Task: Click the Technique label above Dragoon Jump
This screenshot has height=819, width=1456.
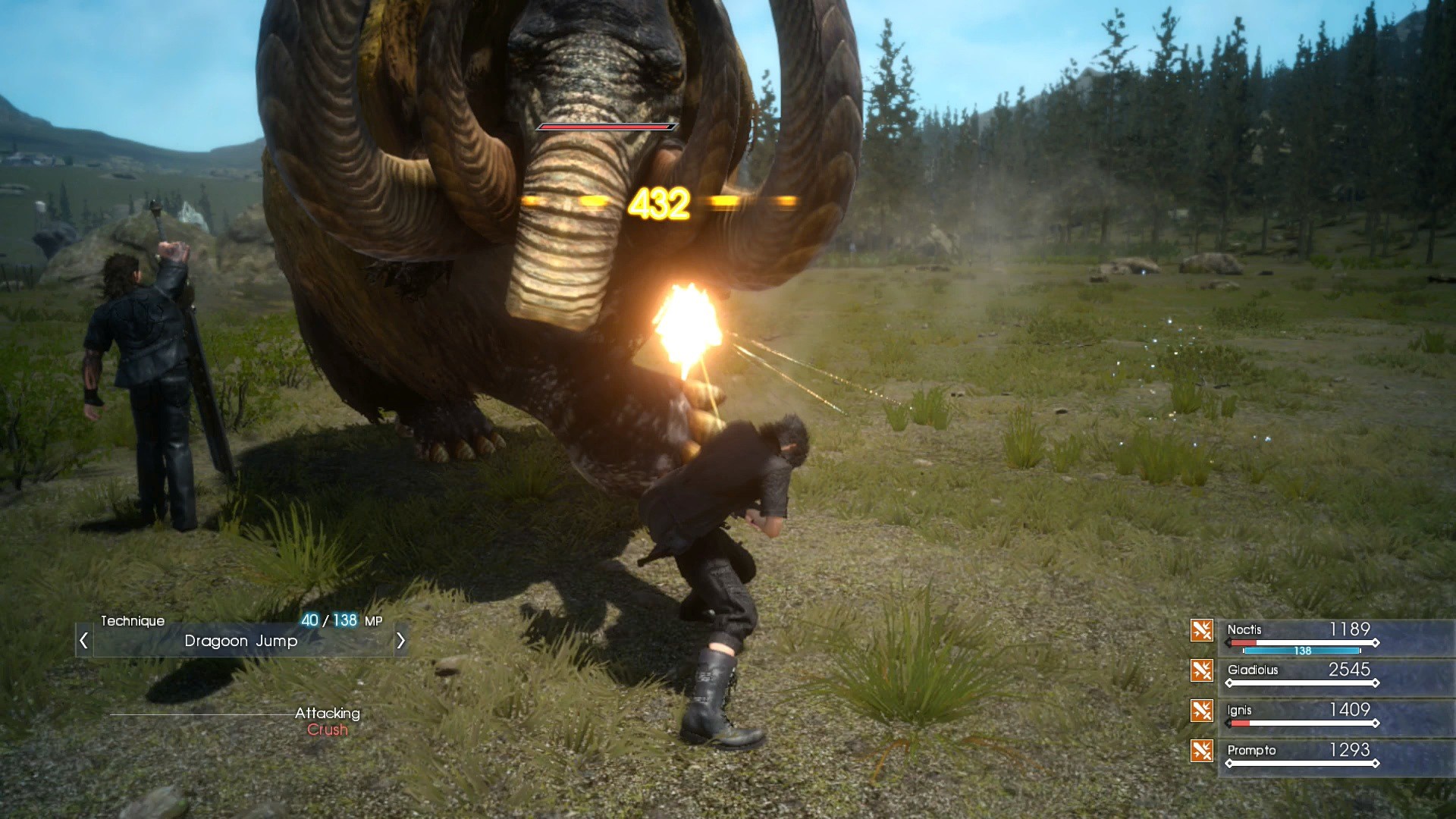Action: (x=133, y=620)
